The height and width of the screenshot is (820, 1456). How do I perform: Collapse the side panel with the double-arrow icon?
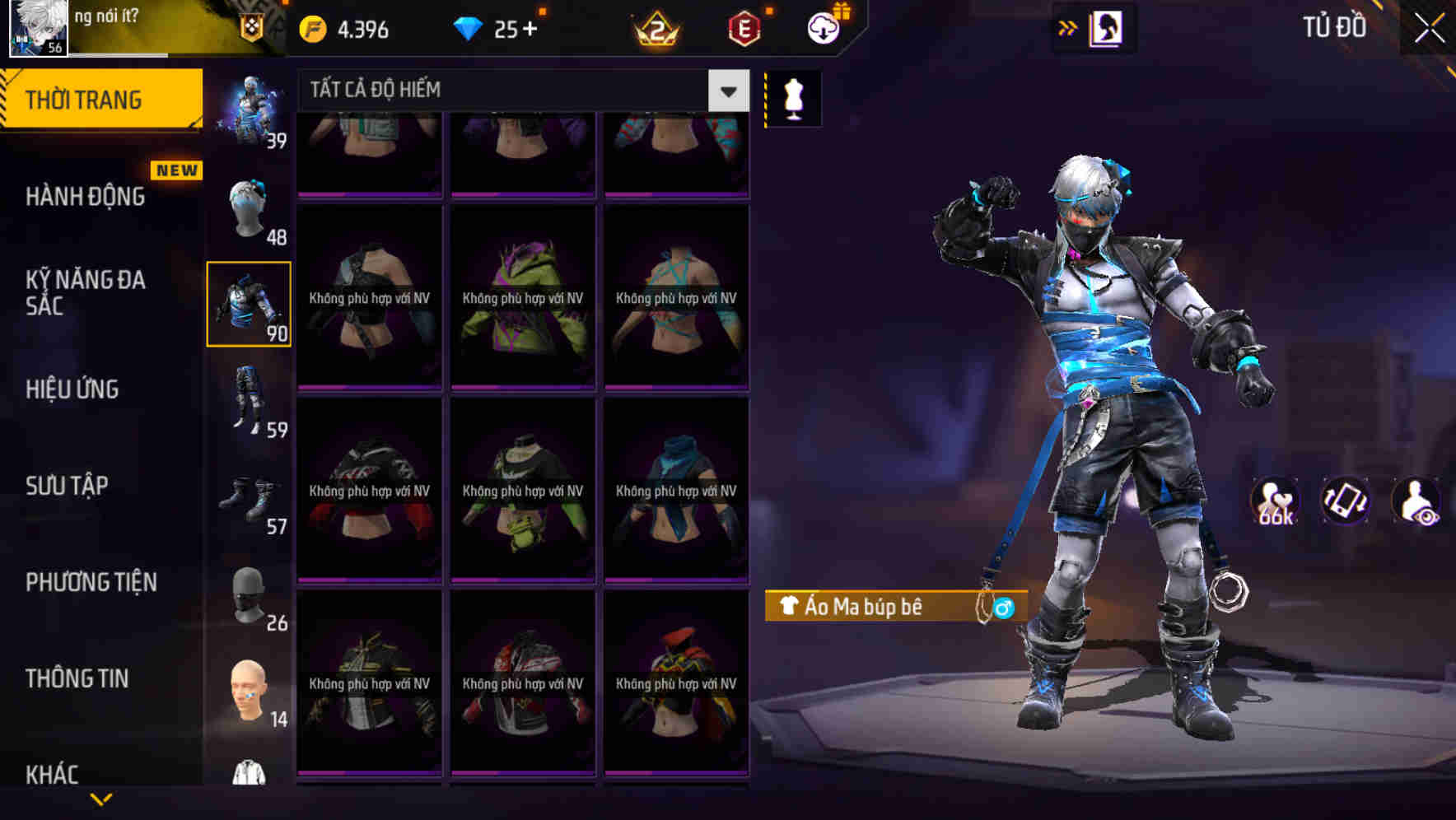coord(1067,26)
